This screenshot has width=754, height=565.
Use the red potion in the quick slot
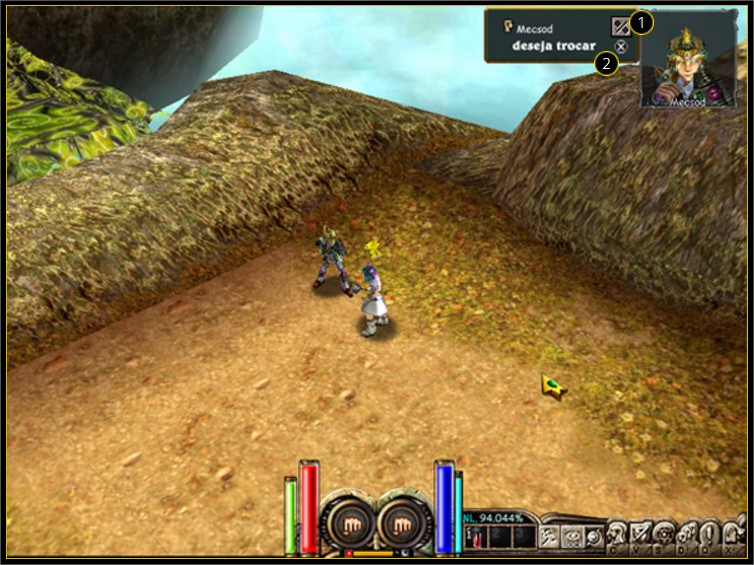point(476,538)
